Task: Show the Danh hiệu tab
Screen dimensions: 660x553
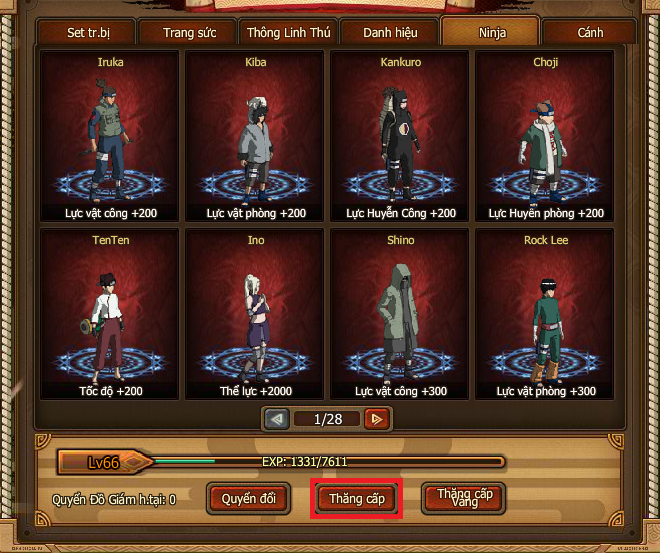Action: point(389,33)
